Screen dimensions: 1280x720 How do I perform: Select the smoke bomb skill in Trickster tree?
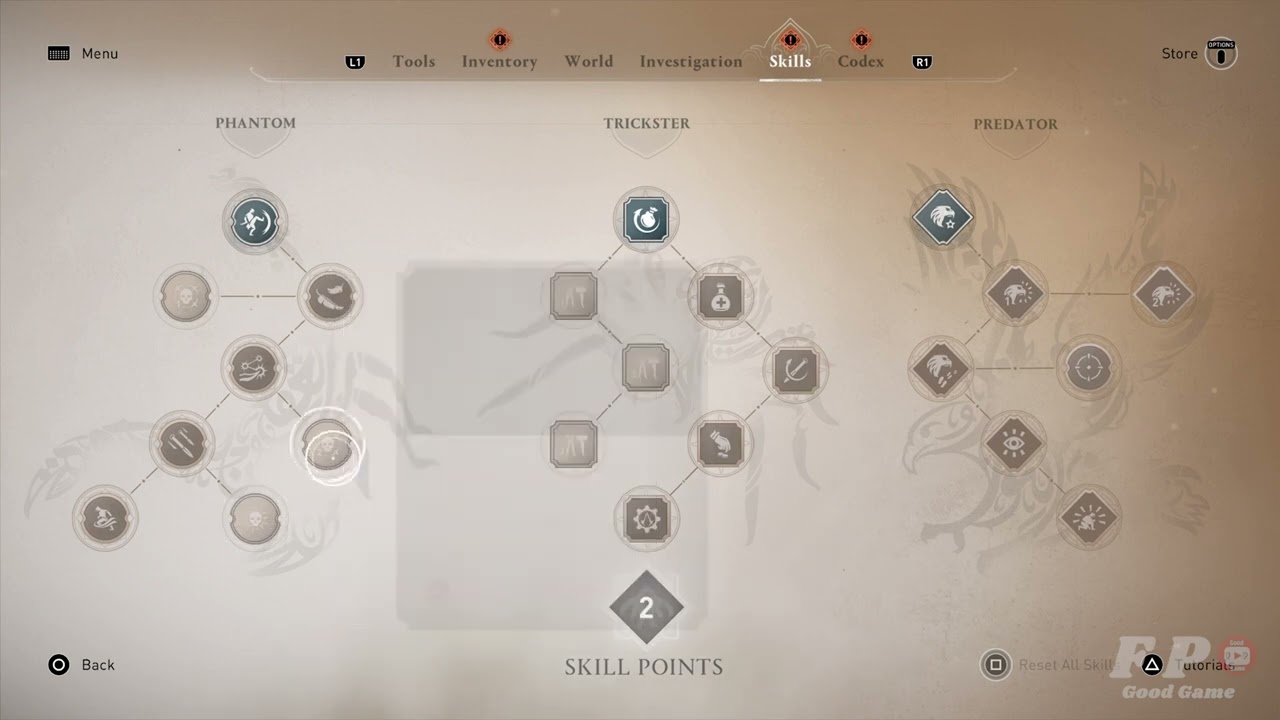click(x=646, y=220)
